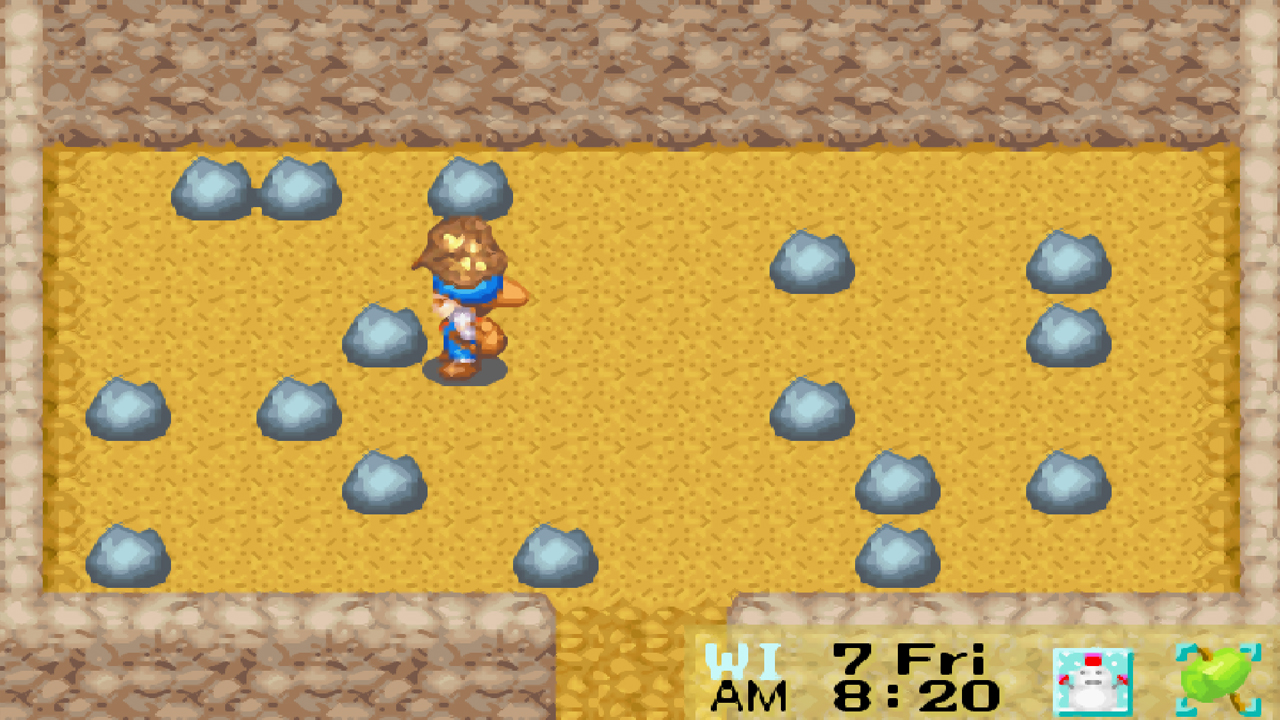Click the rock directly left of the farmer
The image size is (1280, 720).
(385, 335)
